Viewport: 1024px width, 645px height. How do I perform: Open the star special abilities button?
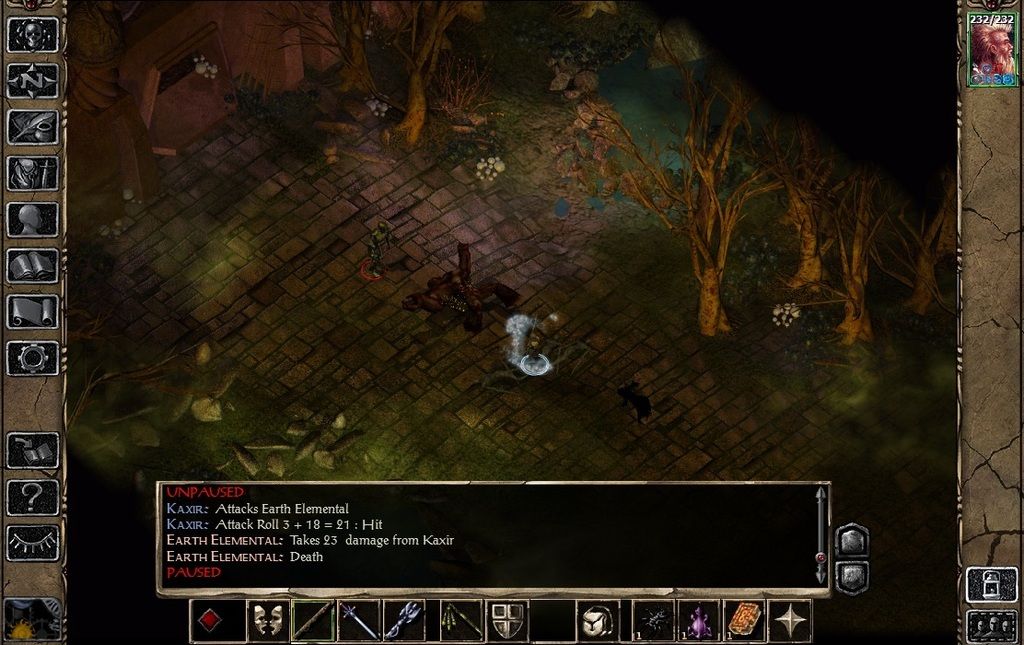pyautogui.click(x=790, y=621)
